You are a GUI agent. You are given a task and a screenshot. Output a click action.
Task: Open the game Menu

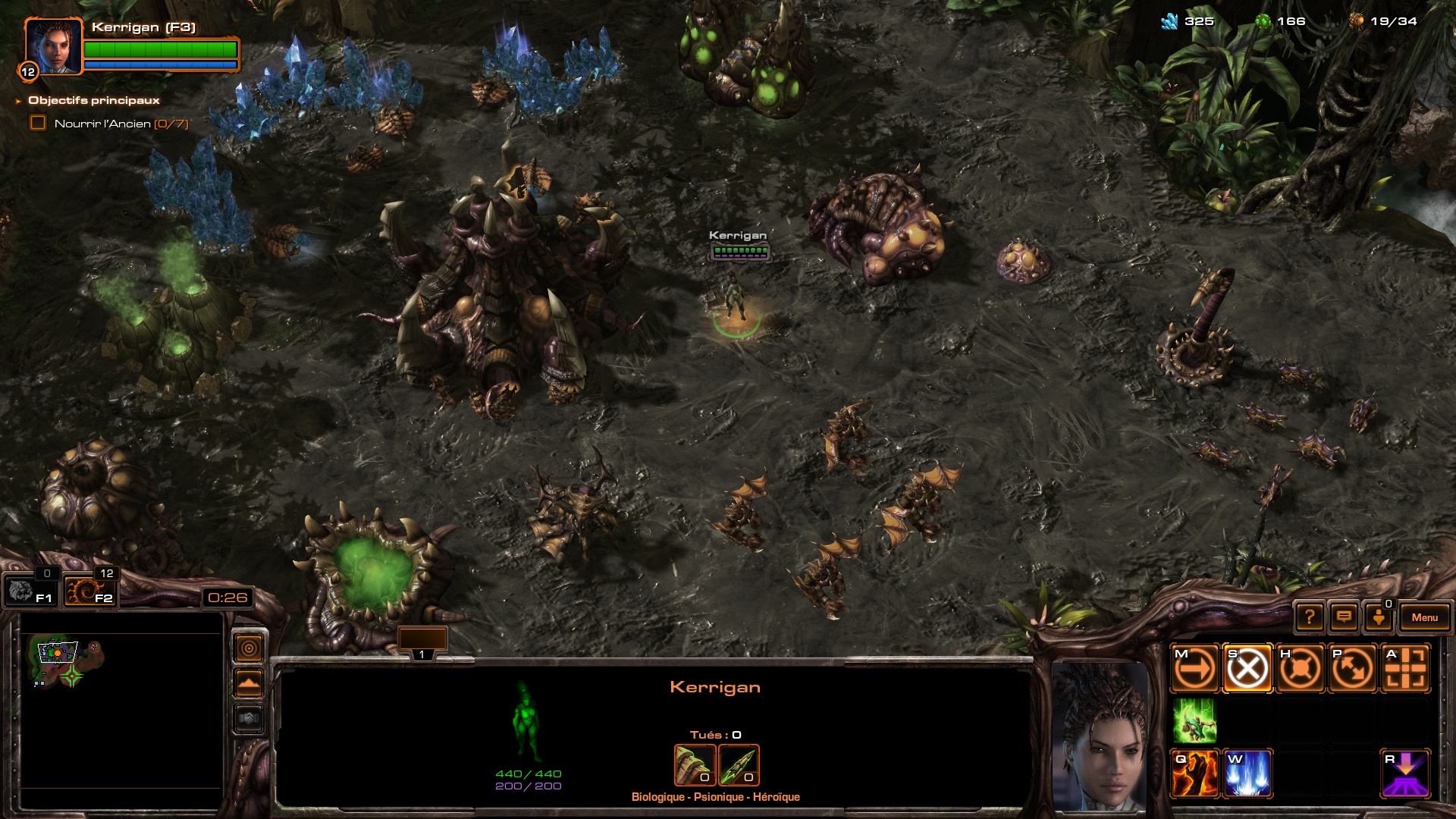tap(1424, 617)
